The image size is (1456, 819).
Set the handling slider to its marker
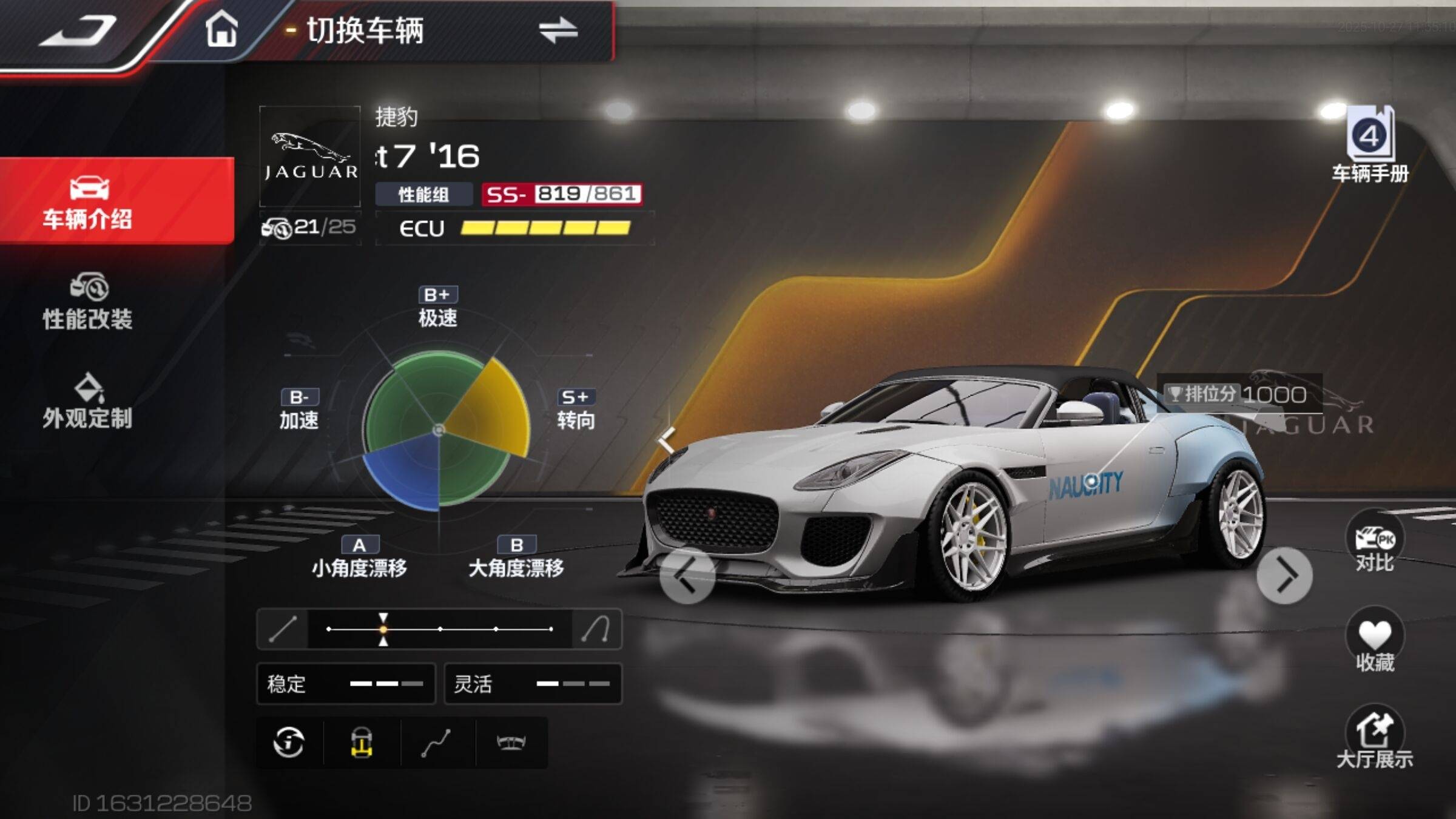point(383,629)
